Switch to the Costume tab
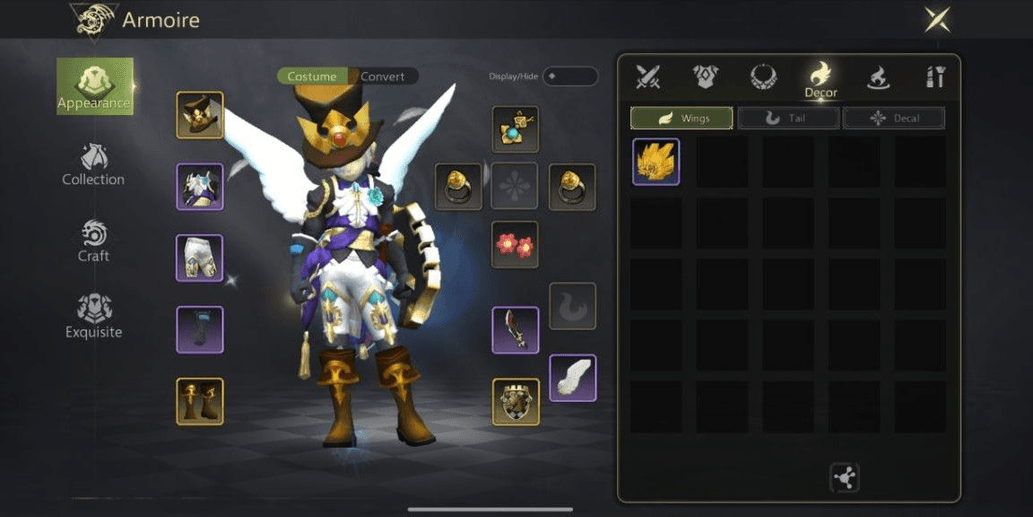Image resolution: width=1033 pixels, height=517 pixels. pyautogui.click(x=312, y=77)
